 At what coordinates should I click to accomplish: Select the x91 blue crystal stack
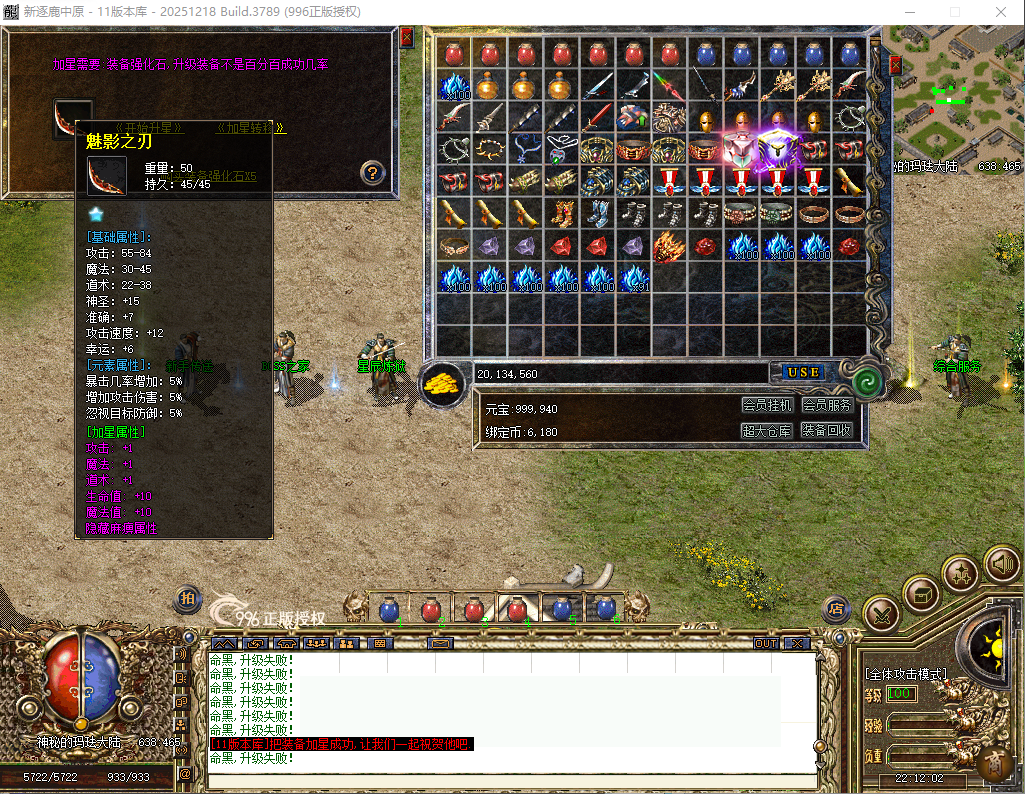click(634, 280)
